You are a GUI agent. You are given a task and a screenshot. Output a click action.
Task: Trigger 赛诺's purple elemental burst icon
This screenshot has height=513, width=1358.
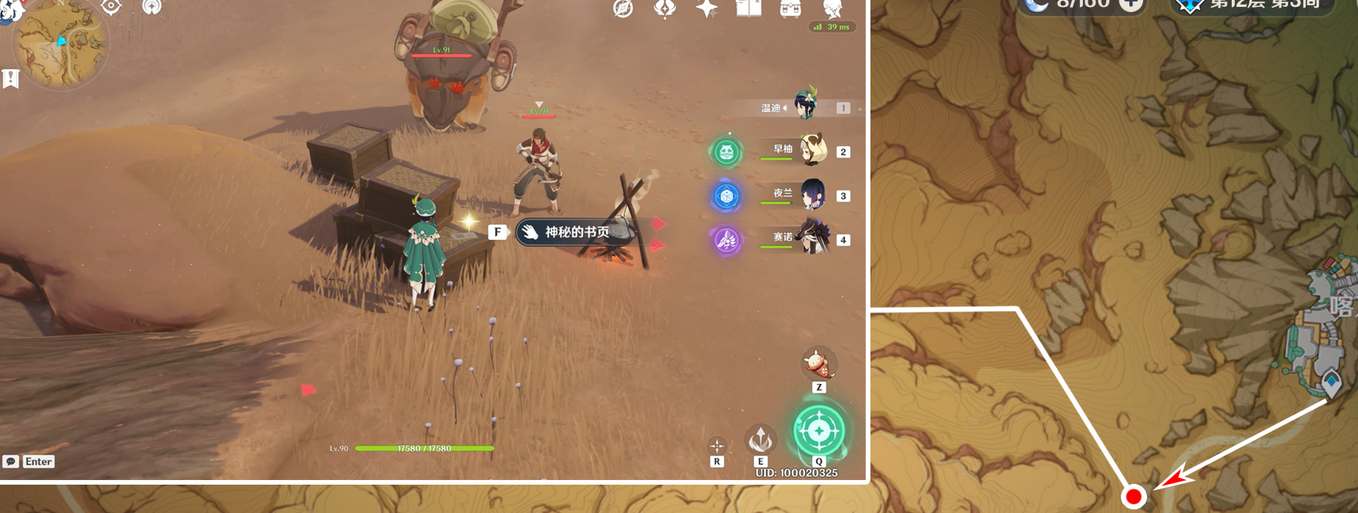(726, 240)
